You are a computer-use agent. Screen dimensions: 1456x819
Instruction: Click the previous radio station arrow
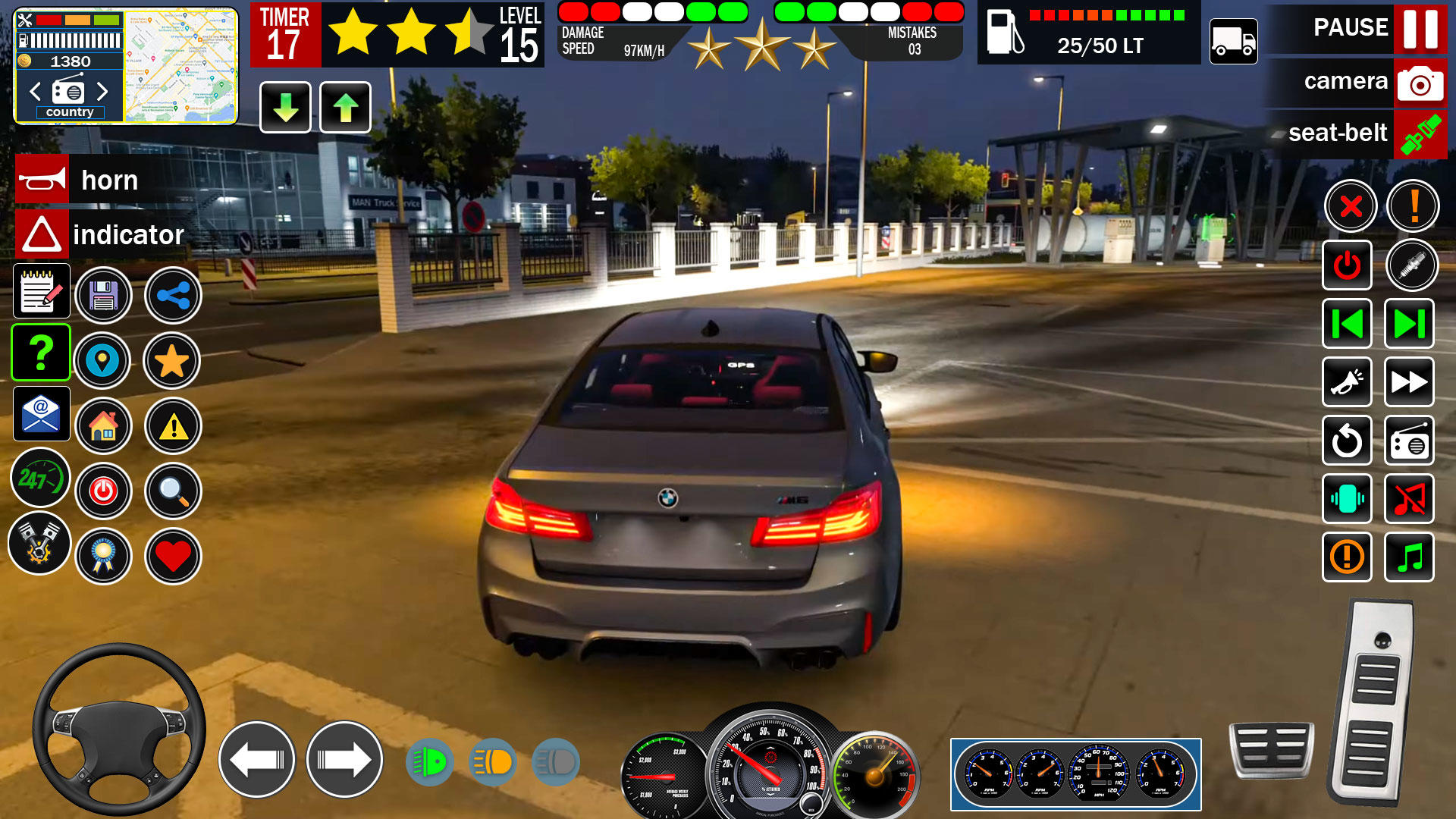[34, 92]
